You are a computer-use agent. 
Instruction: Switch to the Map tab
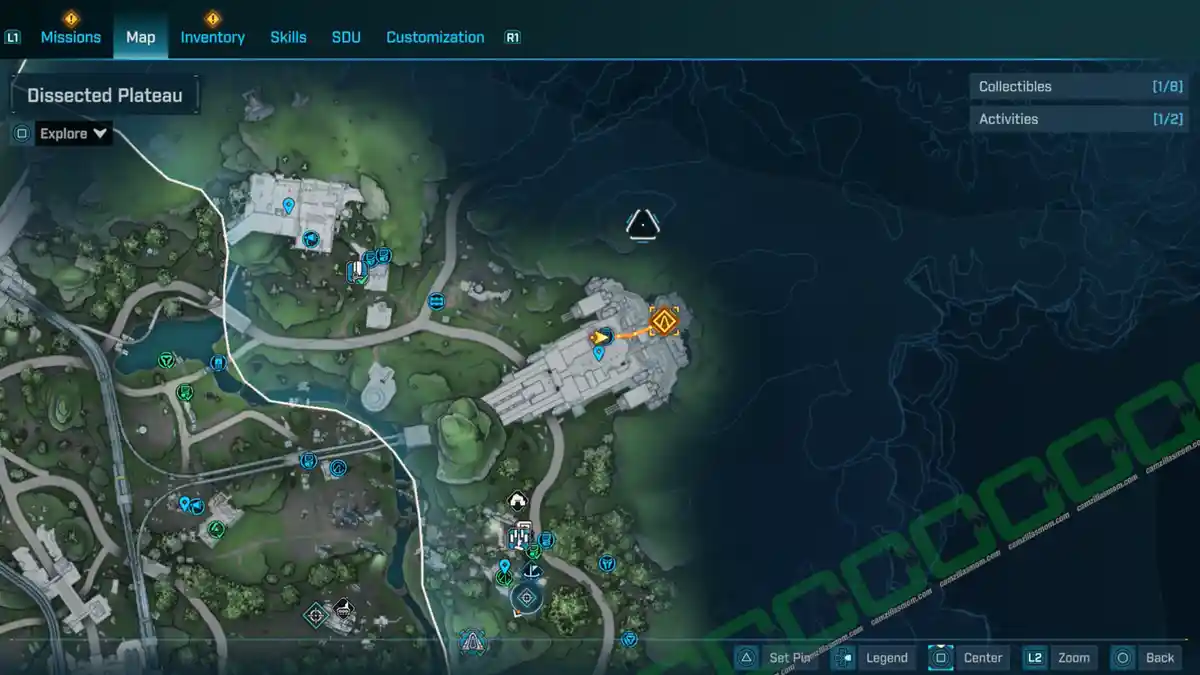[x=140, y=37]
